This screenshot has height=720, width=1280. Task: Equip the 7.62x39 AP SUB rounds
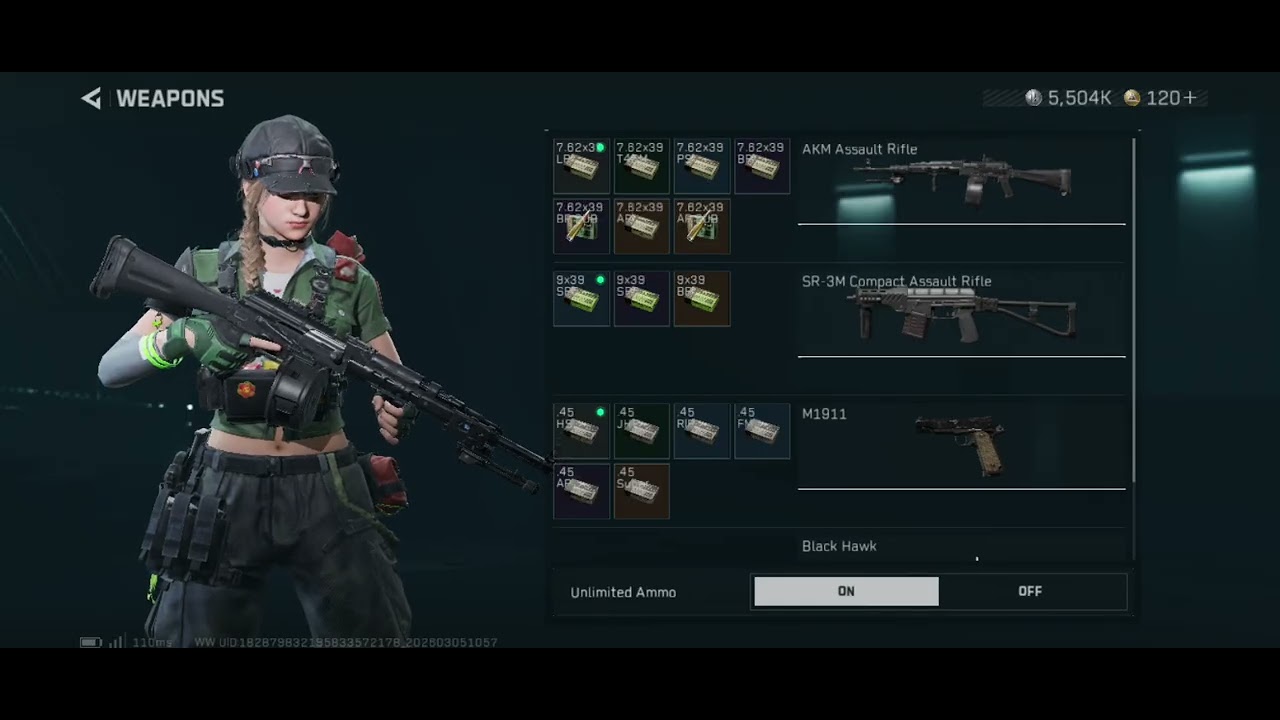(701, 226)
